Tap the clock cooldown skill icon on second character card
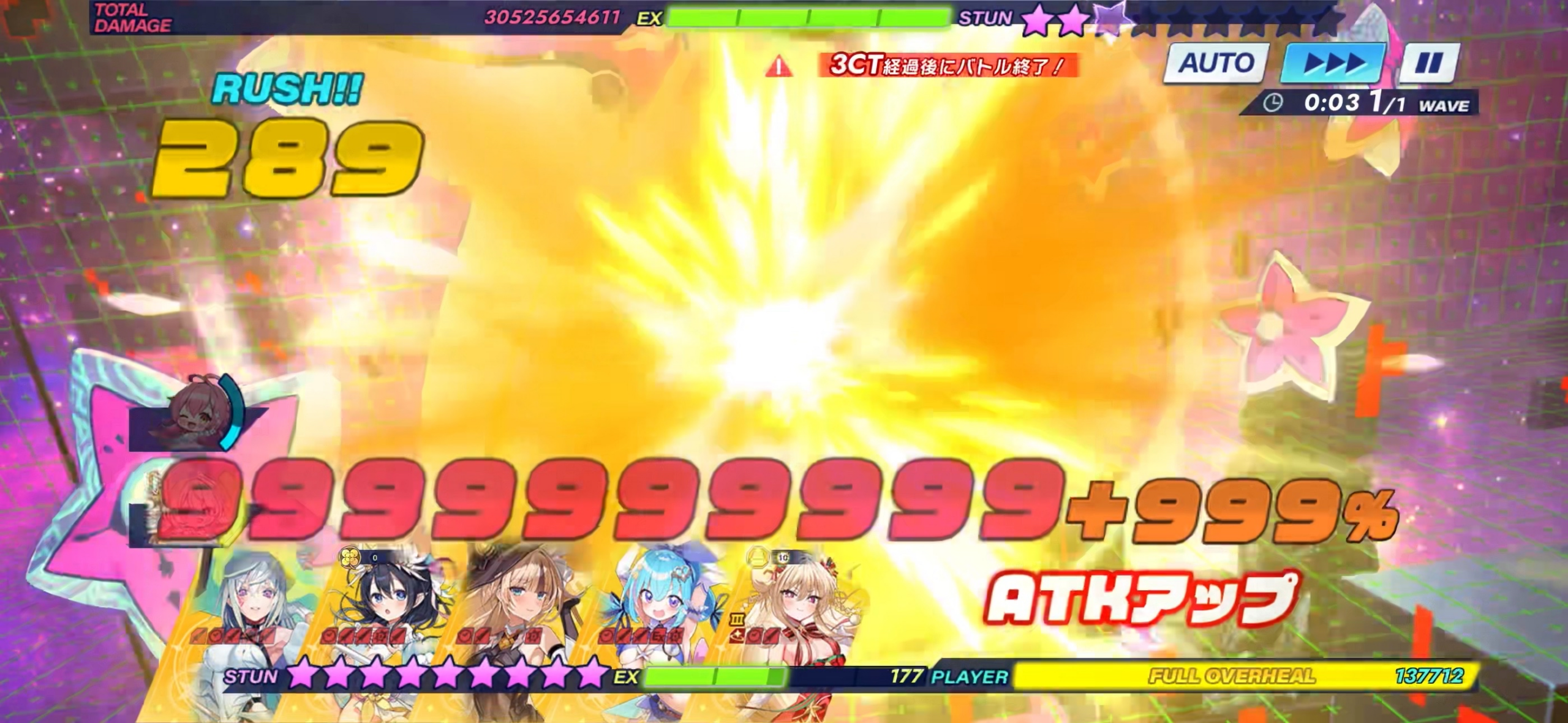 328,637
